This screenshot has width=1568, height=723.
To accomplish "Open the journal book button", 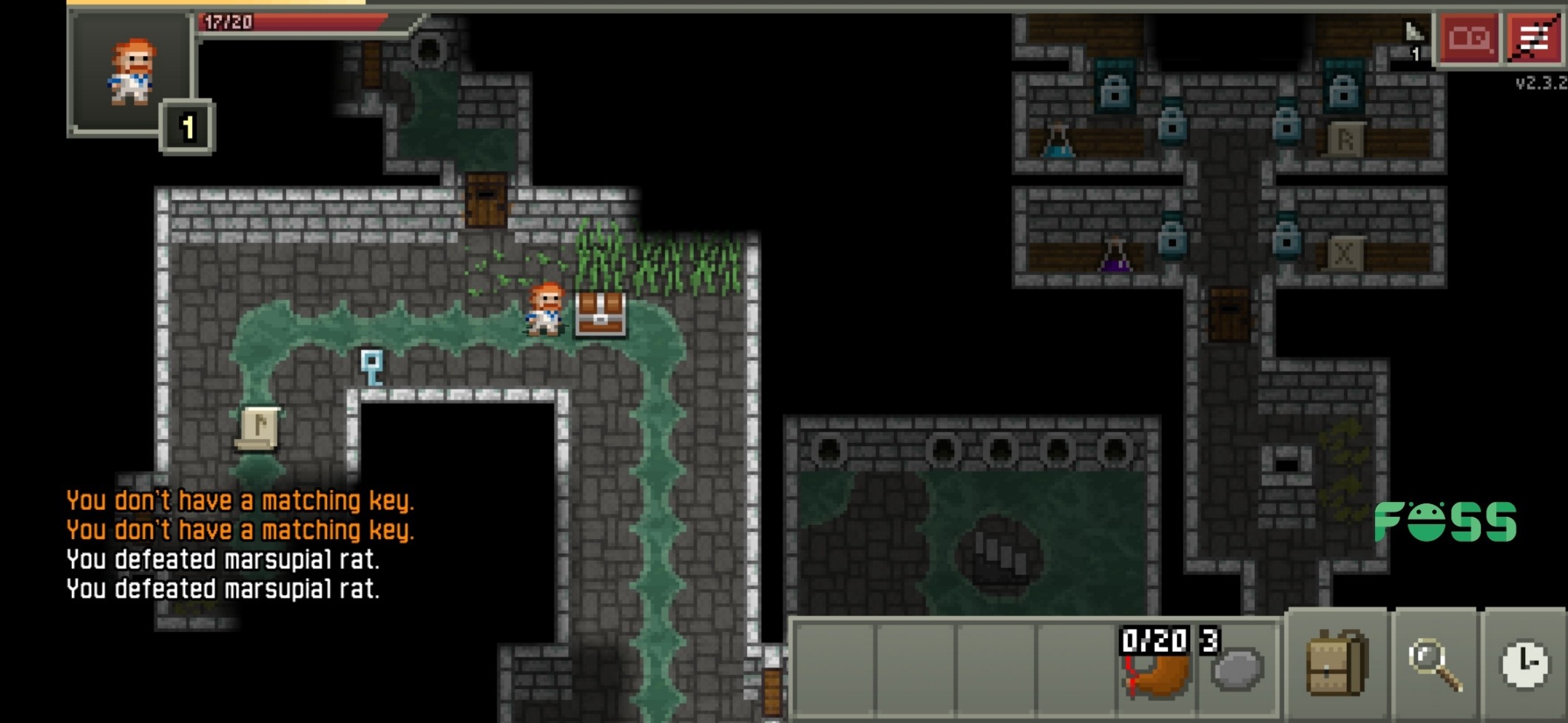I will 1468,38.
